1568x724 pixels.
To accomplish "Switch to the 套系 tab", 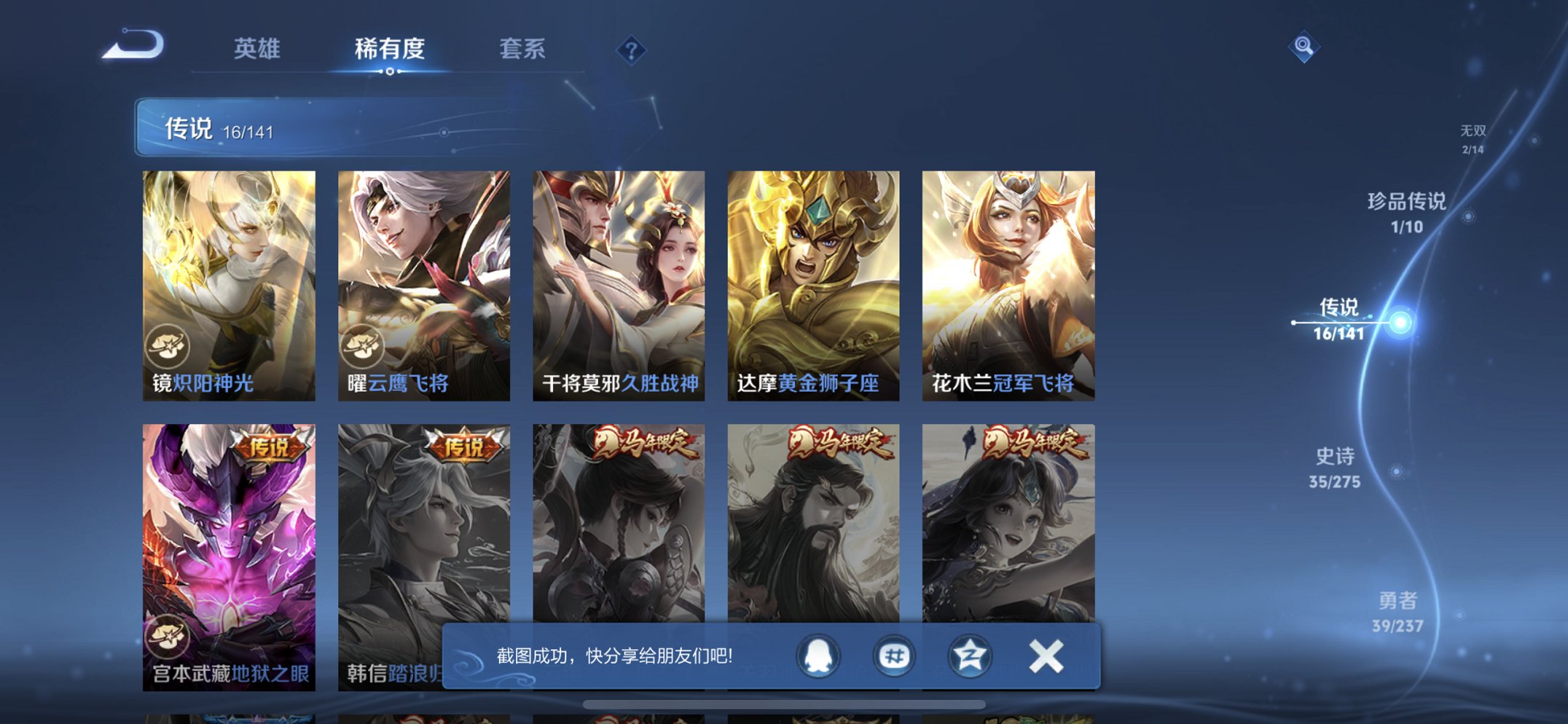I will click(523, 50).
